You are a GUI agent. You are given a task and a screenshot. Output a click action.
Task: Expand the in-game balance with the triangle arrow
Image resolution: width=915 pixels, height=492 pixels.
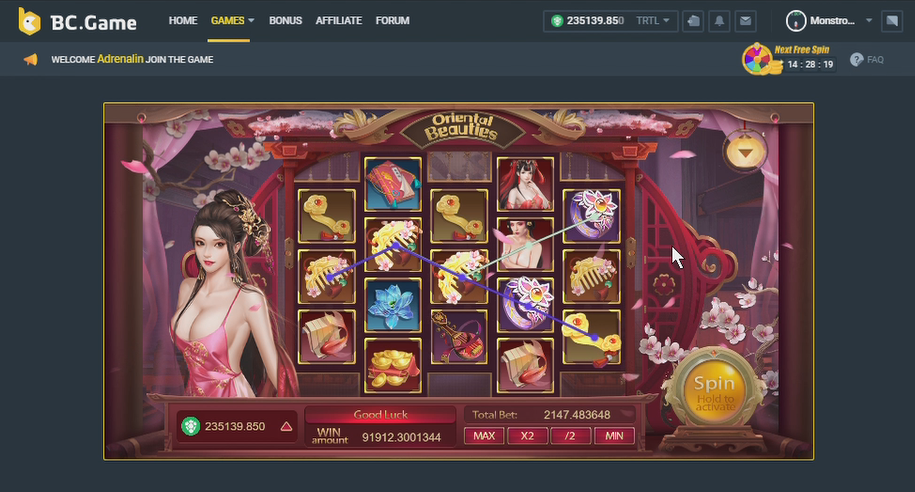286,426
